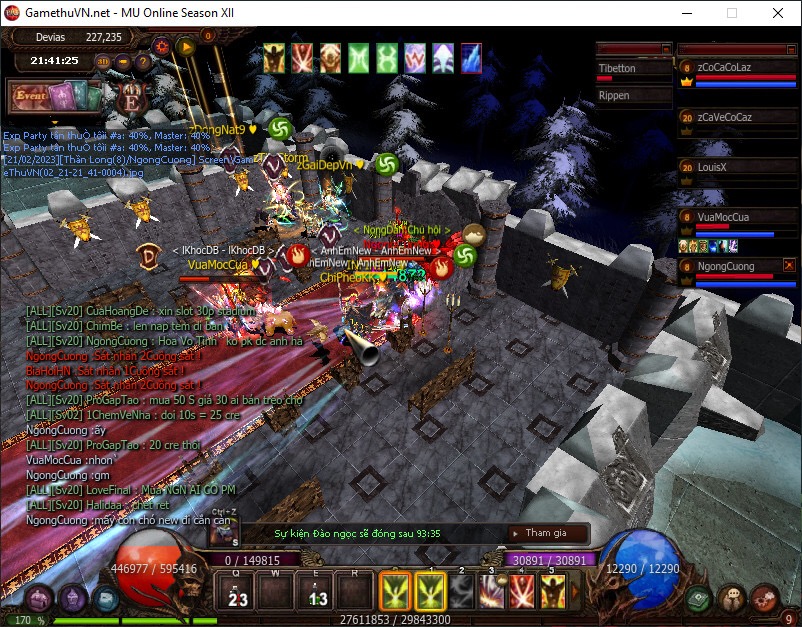Activate skill slot number 3

coord(491,591)
